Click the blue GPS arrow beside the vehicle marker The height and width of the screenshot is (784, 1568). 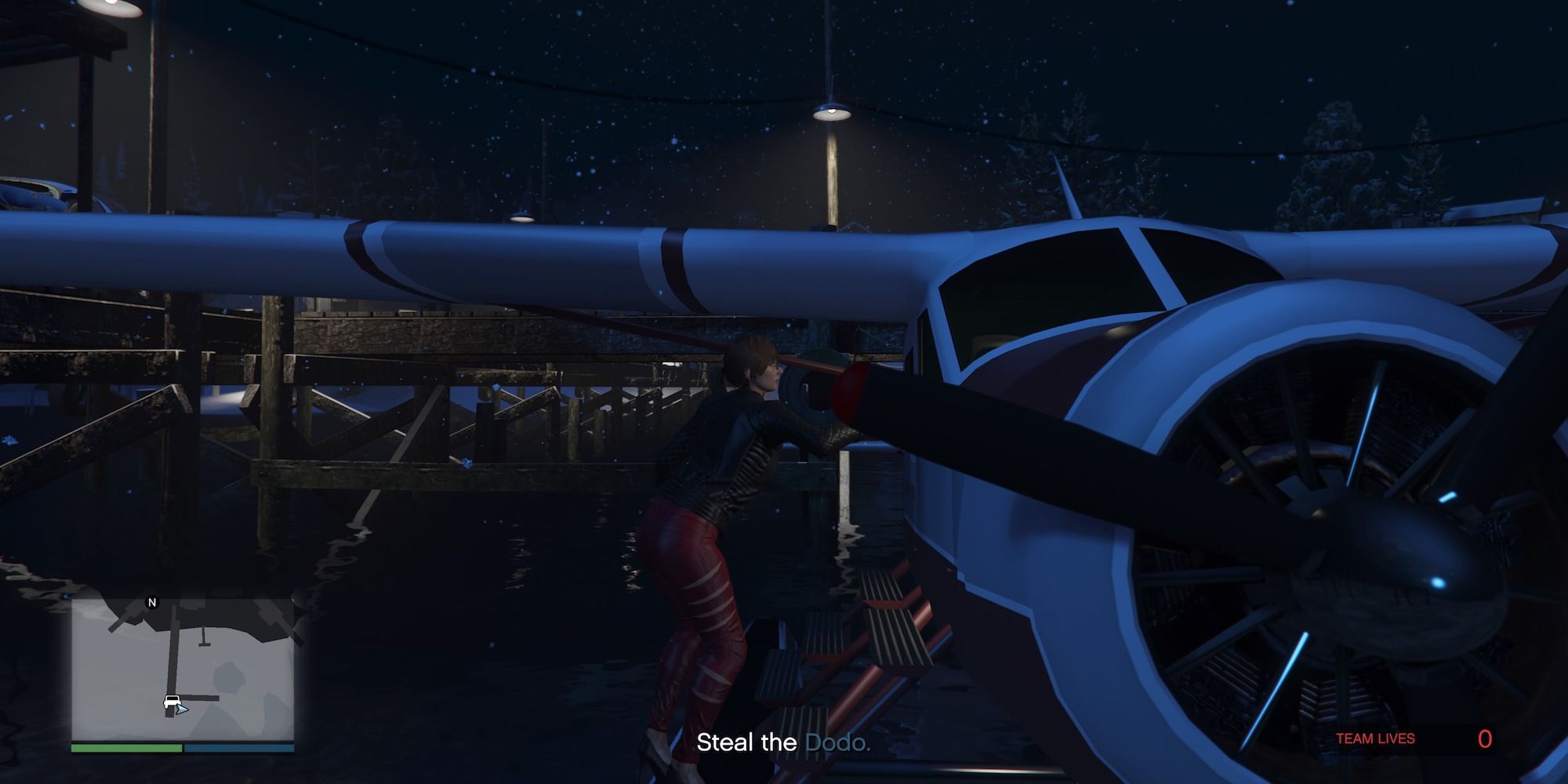[183, 710]
